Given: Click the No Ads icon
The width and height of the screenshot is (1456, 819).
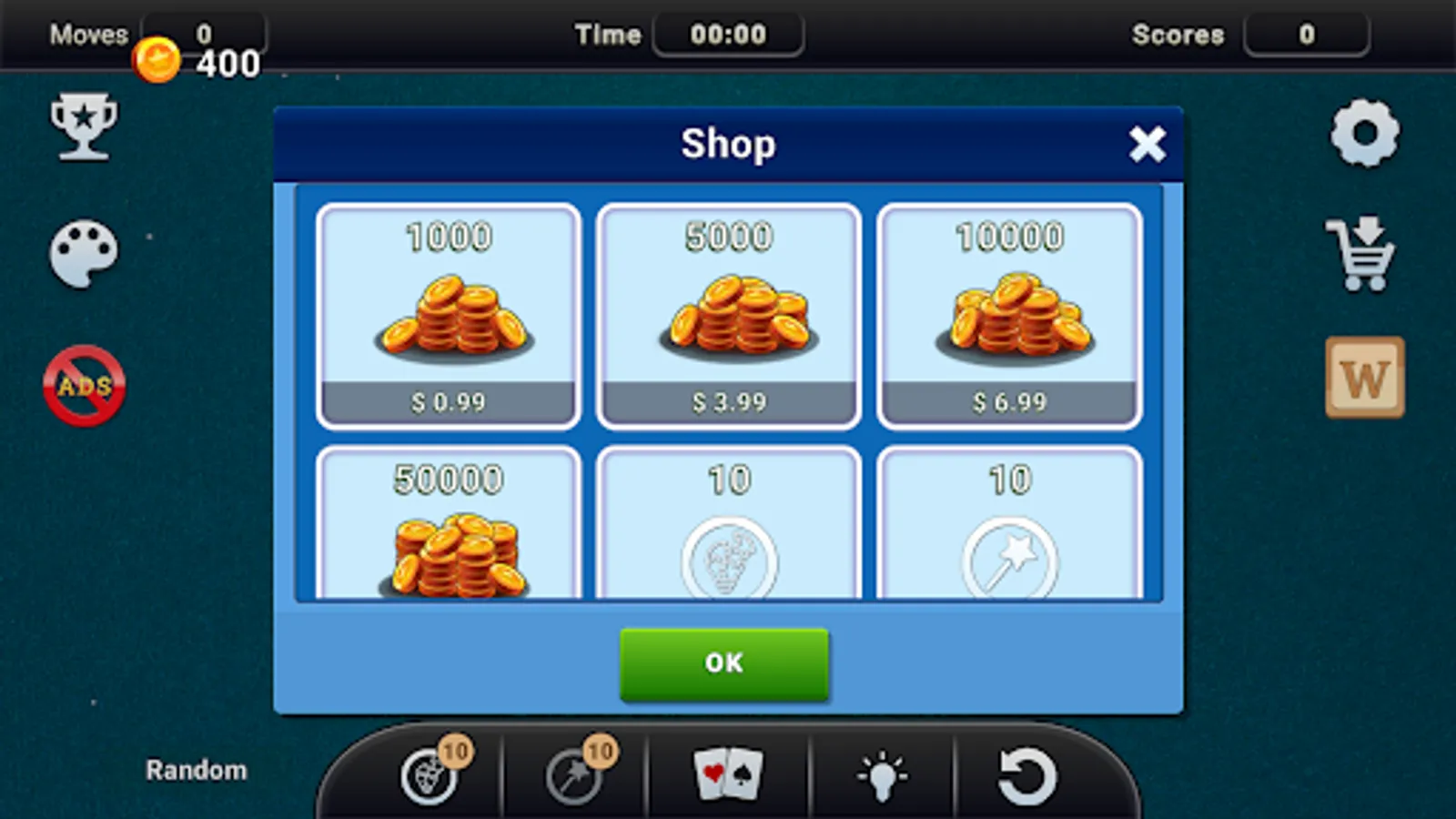Looking at the screenshot, I should pyautogui.click(x=83, y=385).
